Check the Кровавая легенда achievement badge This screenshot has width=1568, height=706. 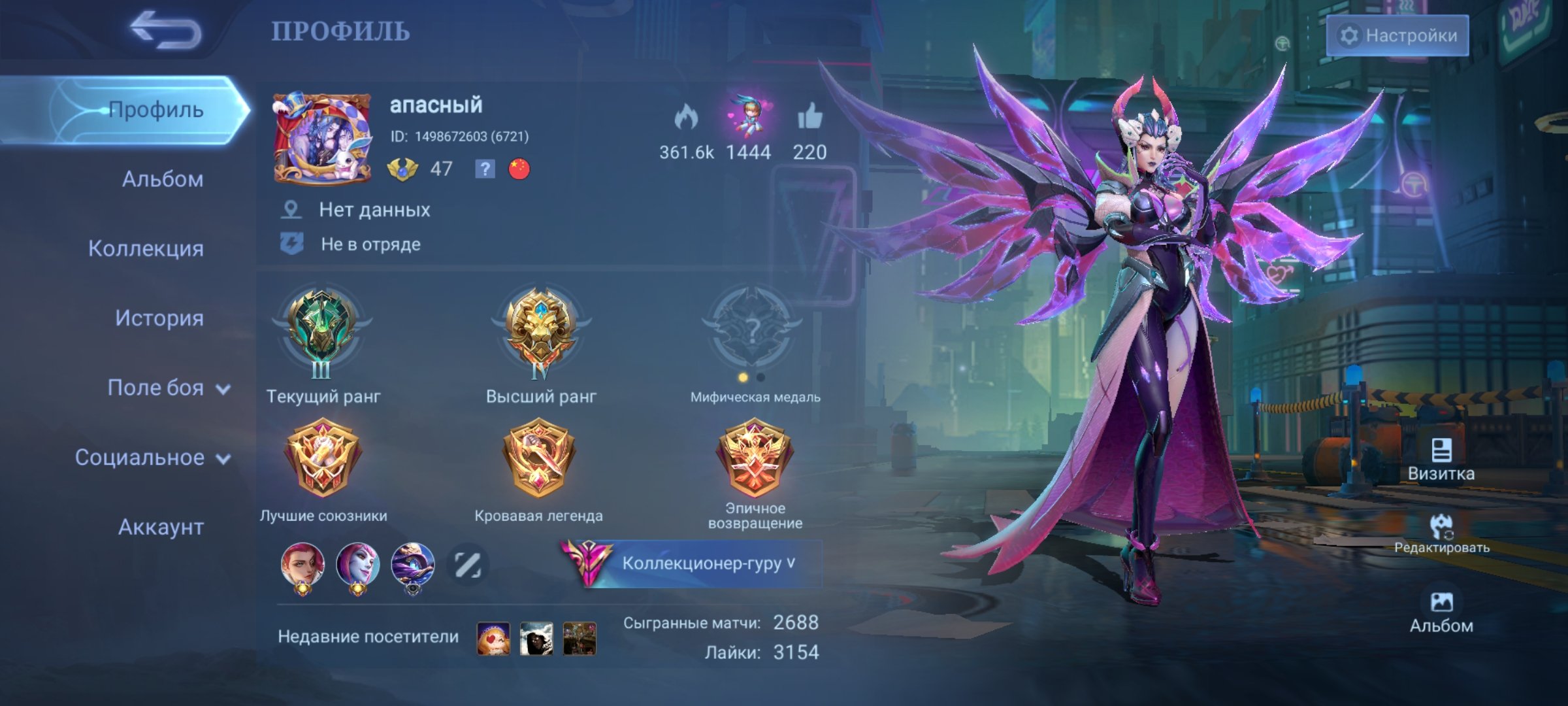pyautogui.click(x=538, y=457)
